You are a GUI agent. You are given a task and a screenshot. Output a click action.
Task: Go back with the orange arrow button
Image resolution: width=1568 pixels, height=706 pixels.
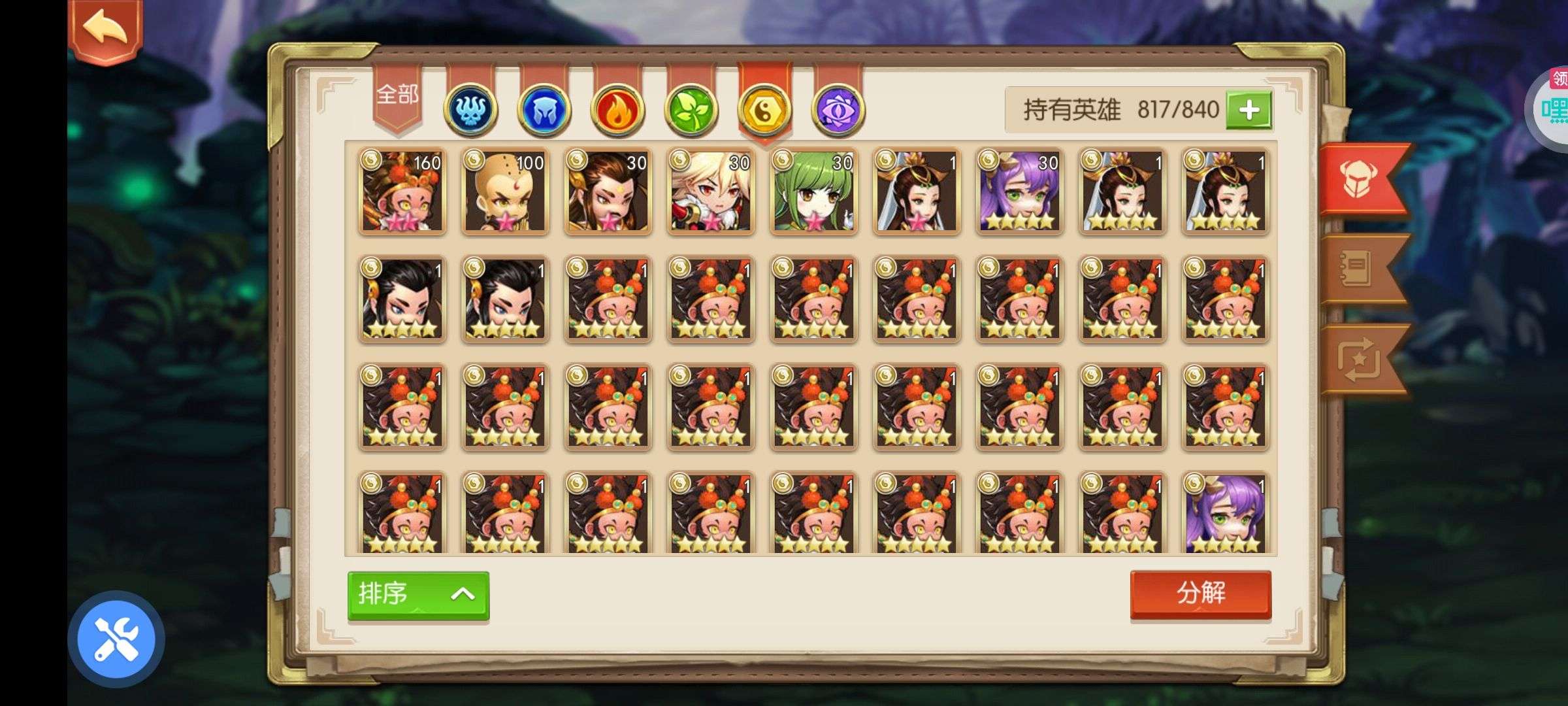click(x=105, y=31)
